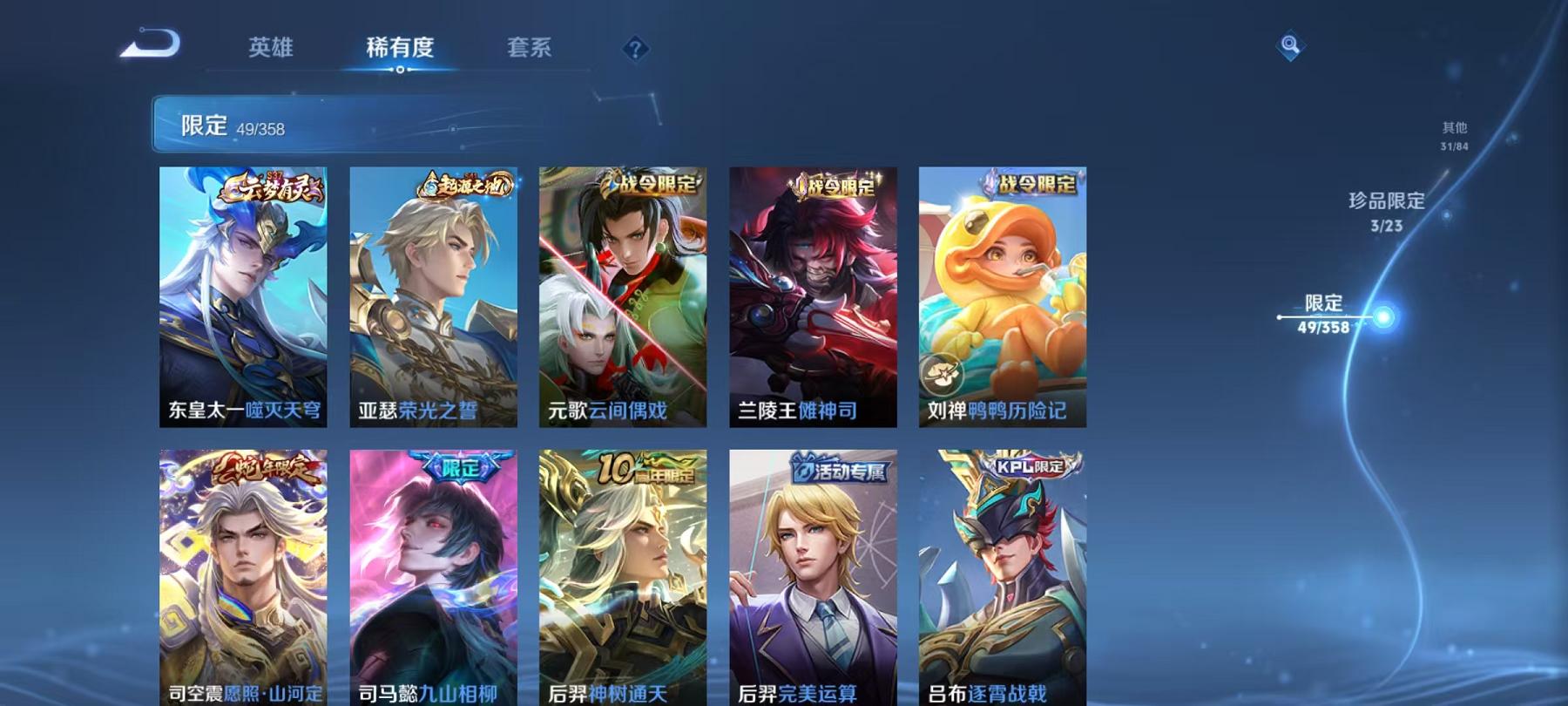Screen dimensions: 1568x706
Task: Click the help question mark icon
Action: coord(635,49)
